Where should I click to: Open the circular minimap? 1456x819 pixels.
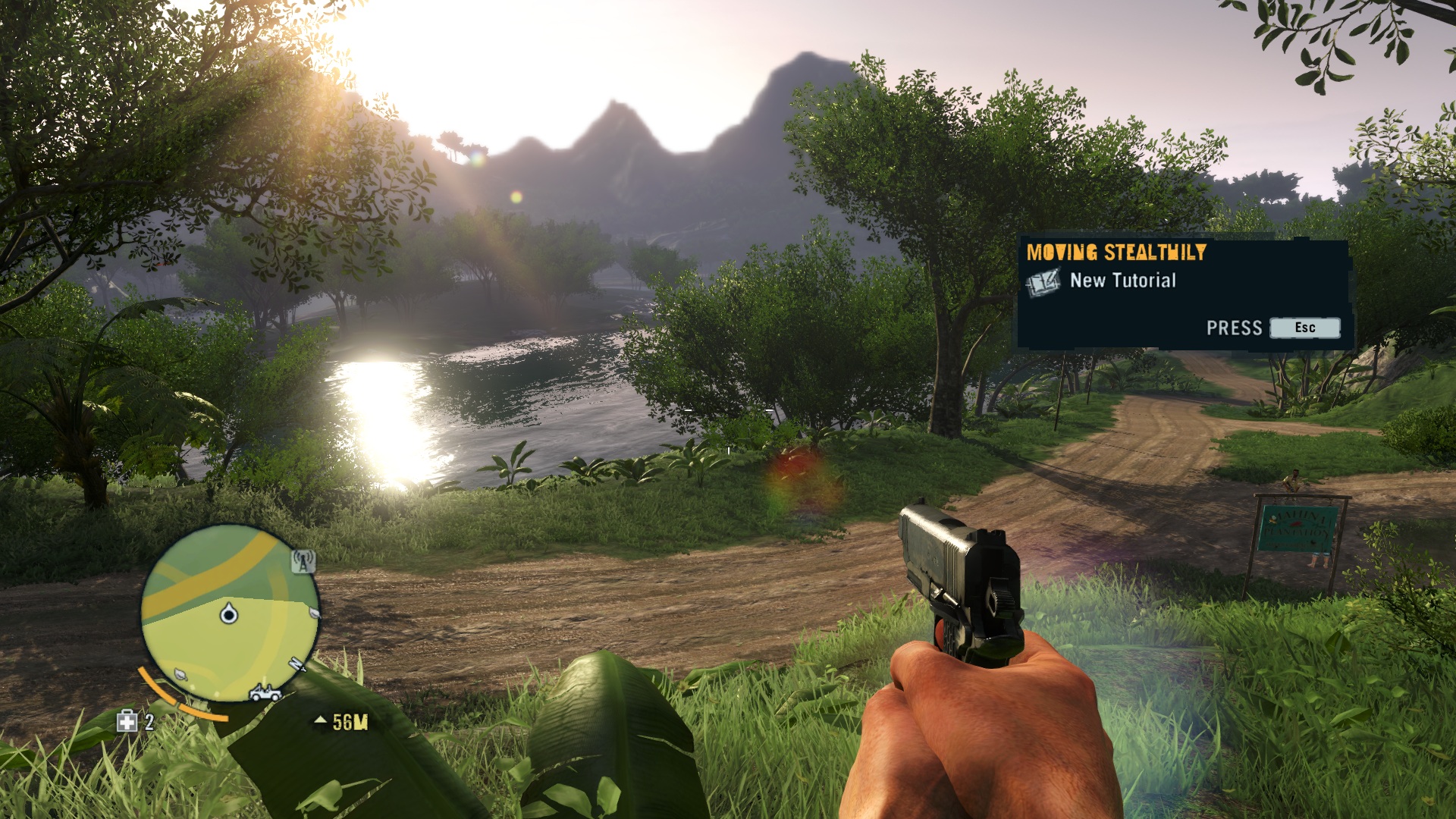(229, 611)
